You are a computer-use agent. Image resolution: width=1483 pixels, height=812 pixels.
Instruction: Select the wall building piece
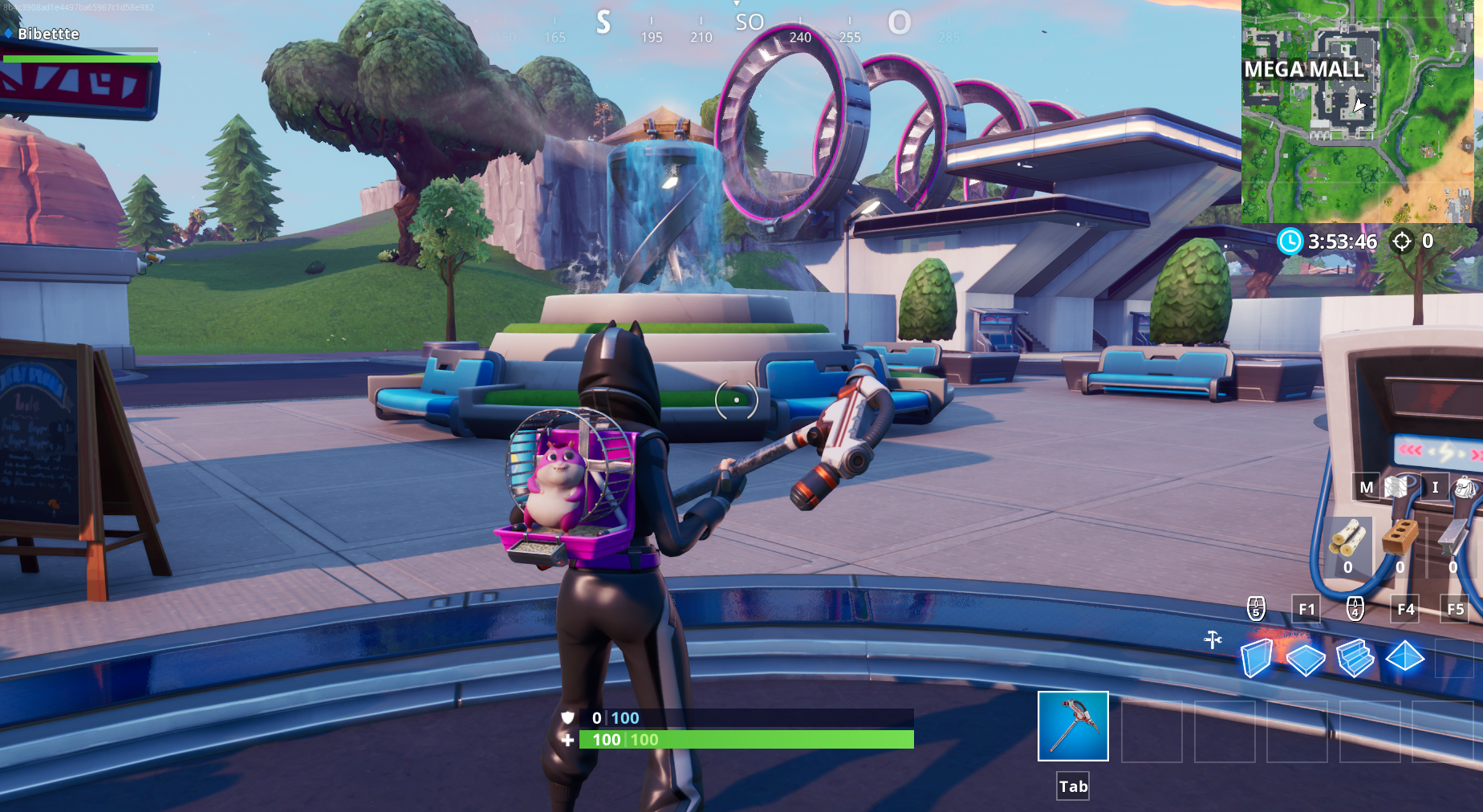click(1258, 658)
